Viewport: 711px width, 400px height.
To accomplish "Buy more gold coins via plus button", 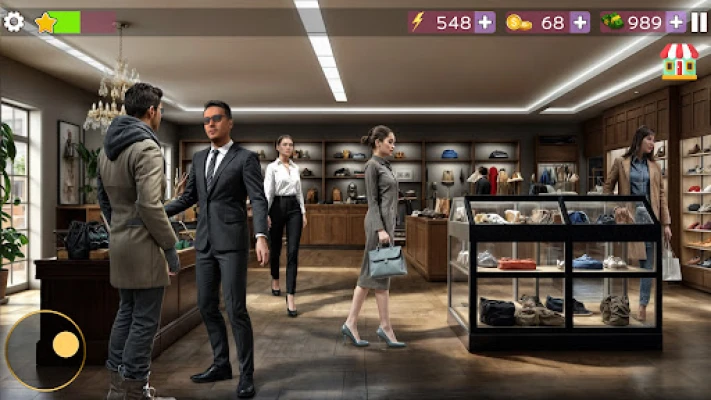I will (579, 22).
